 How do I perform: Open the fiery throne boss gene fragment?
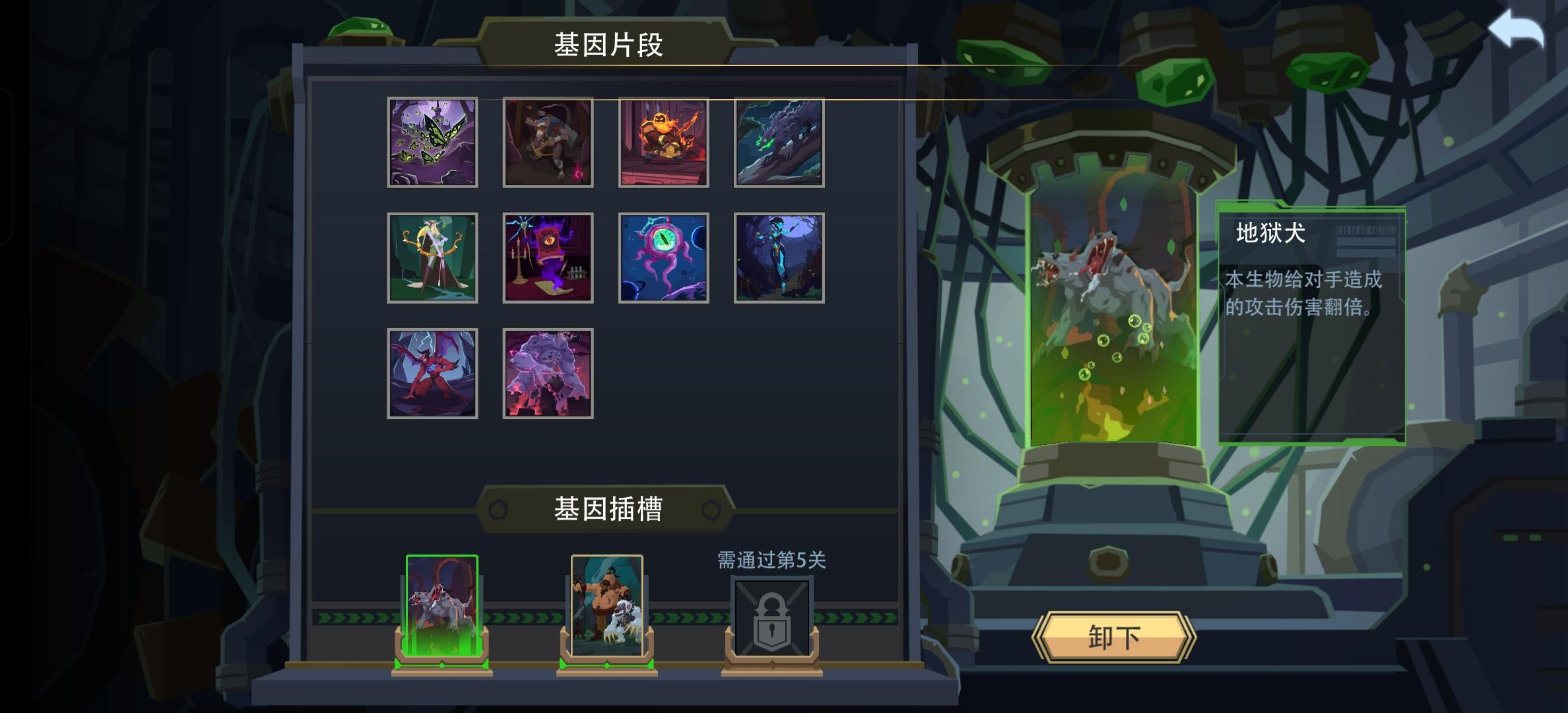pos(663,142)
